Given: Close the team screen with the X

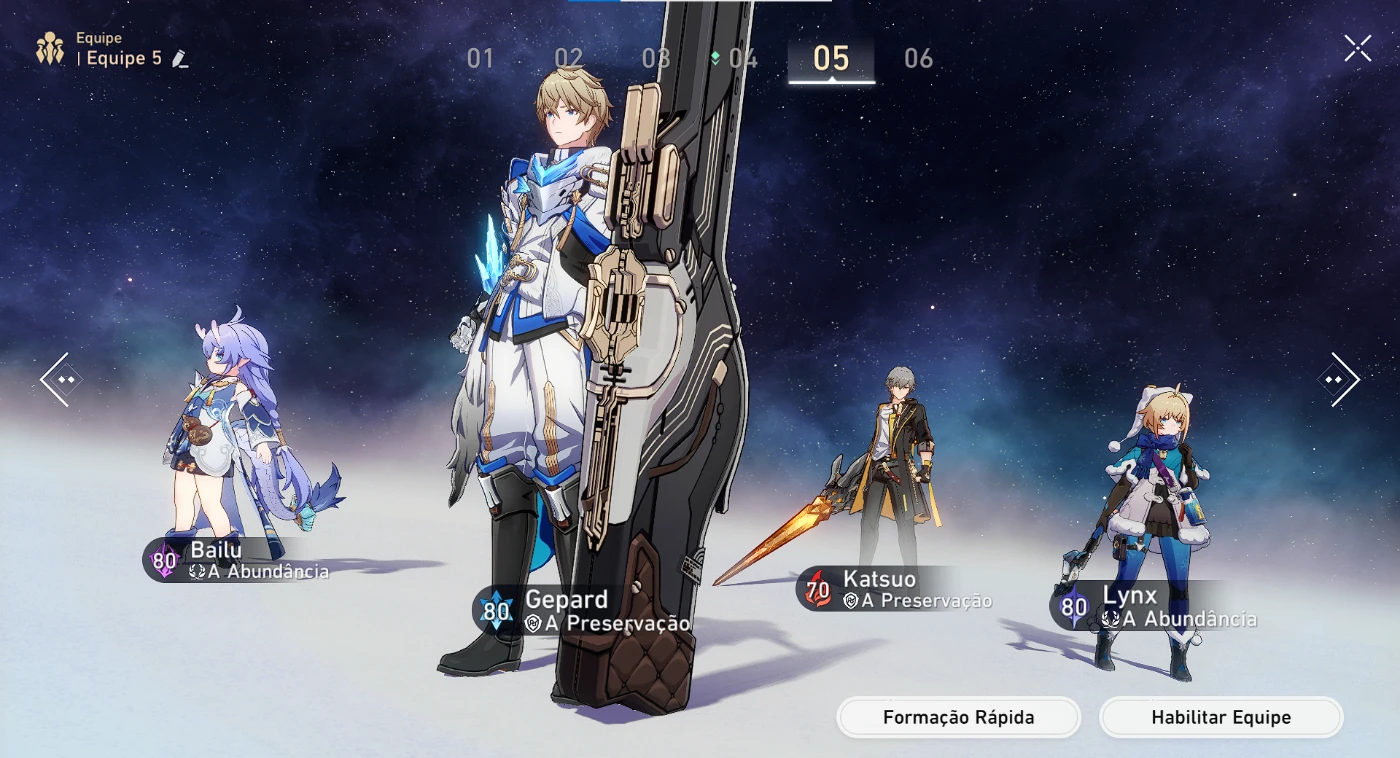Looking at the screenshot, I should click(x=1357, y=46).
